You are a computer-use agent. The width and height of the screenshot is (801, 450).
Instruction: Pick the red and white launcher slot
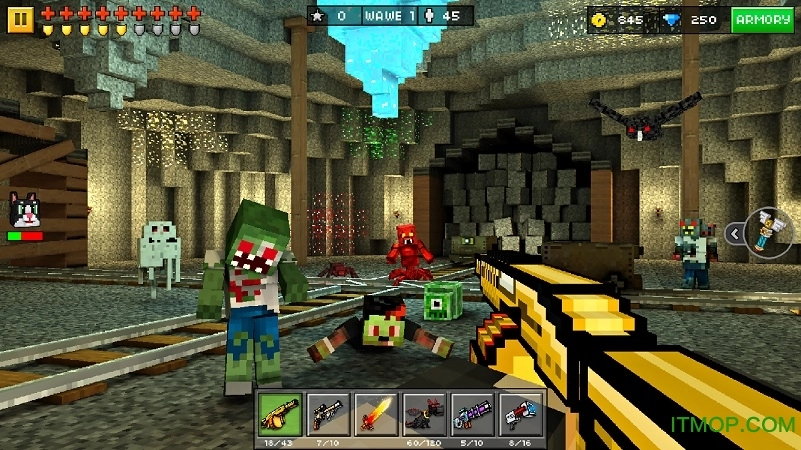pyautogui.click(x=520, y=412)
